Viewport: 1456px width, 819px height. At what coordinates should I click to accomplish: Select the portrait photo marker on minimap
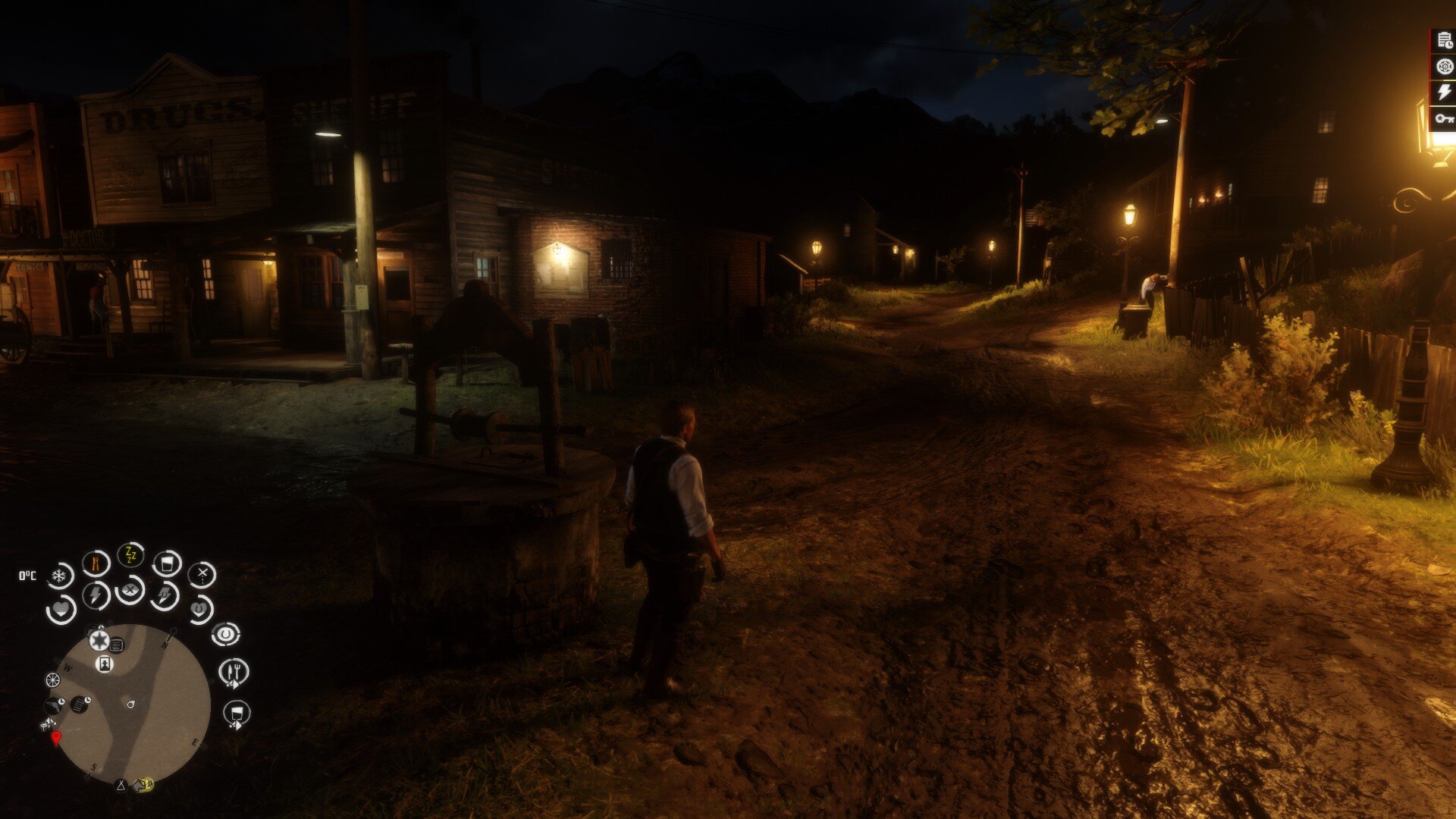(105, 664)
